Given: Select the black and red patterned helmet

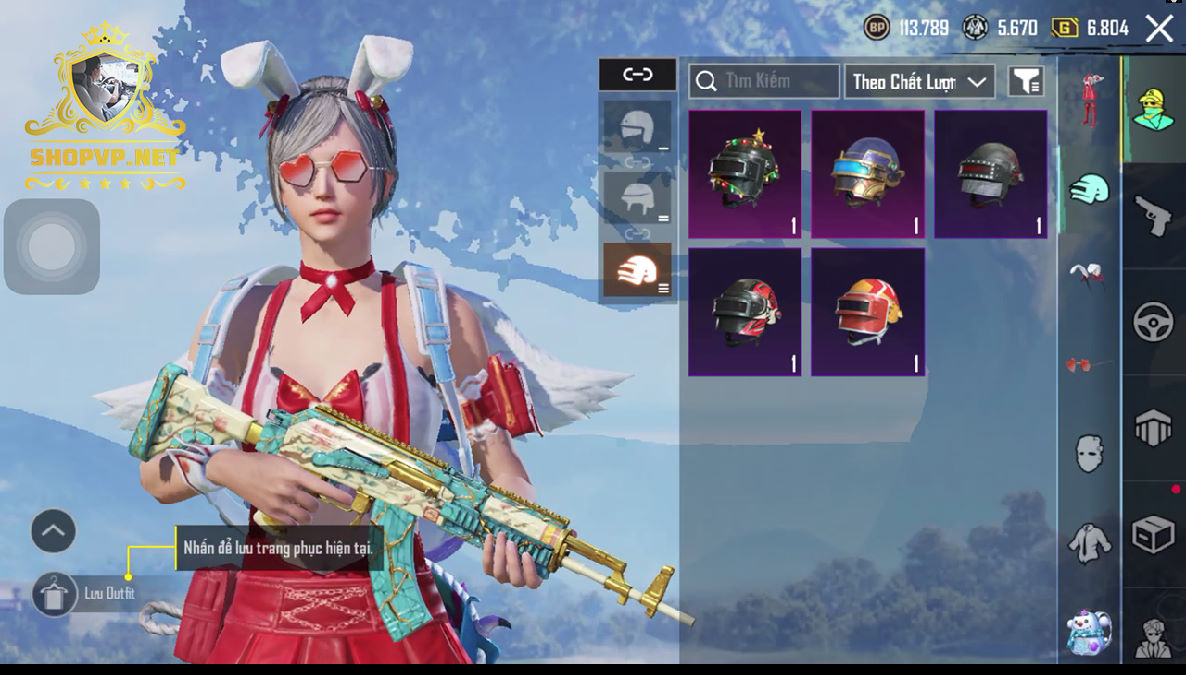Looking at the screenshot, I should click(744, 312).
